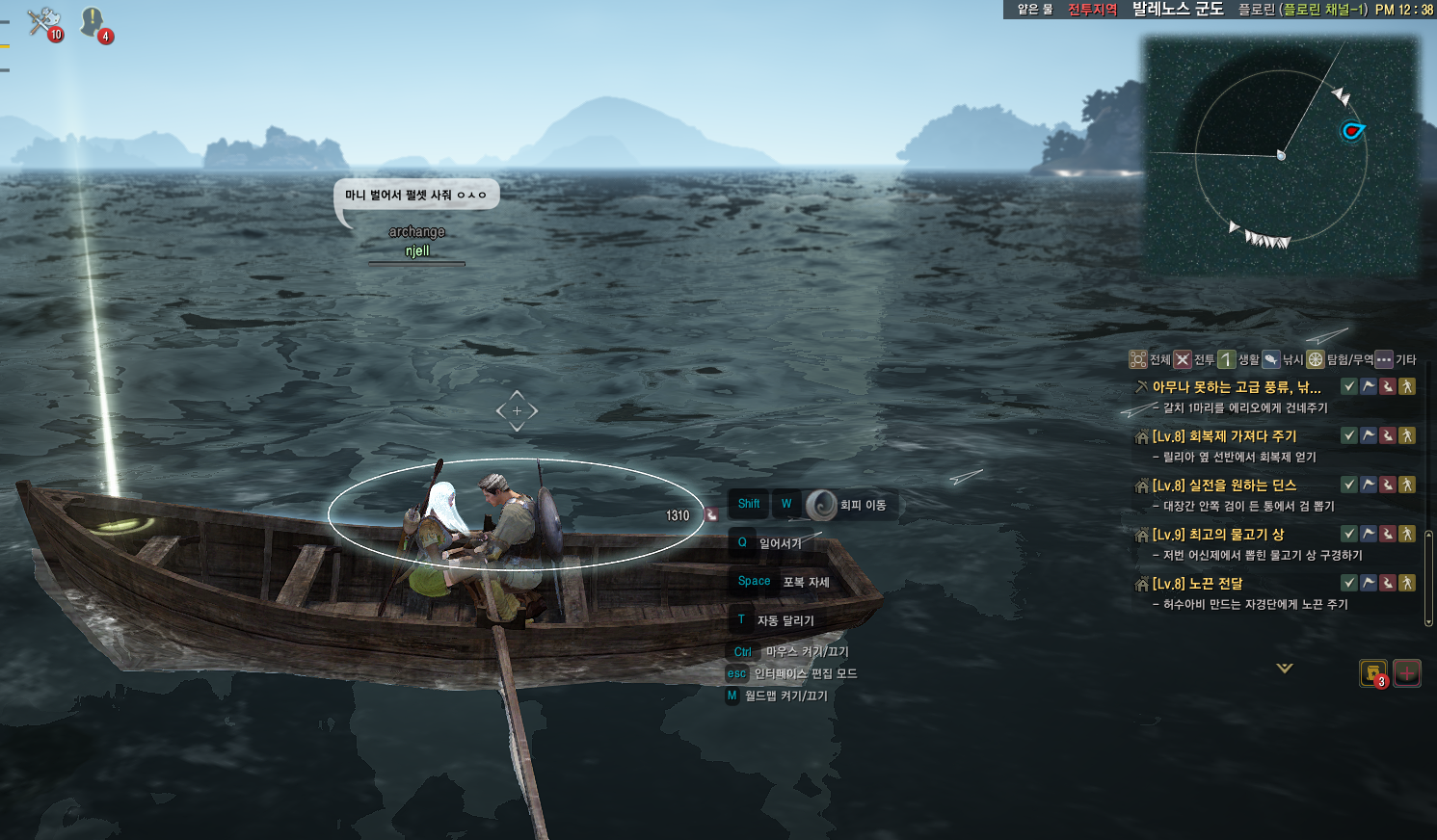Click the red plus button below quest list
The width and height of the screenshot is (1437, 840).
click(x=1407, y=673)
